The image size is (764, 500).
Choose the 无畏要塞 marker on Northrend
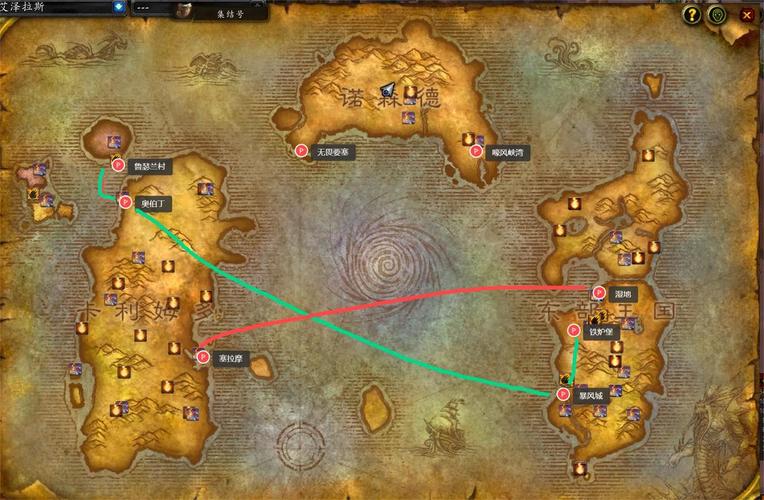pyautogui.click(x=301, y=151)
